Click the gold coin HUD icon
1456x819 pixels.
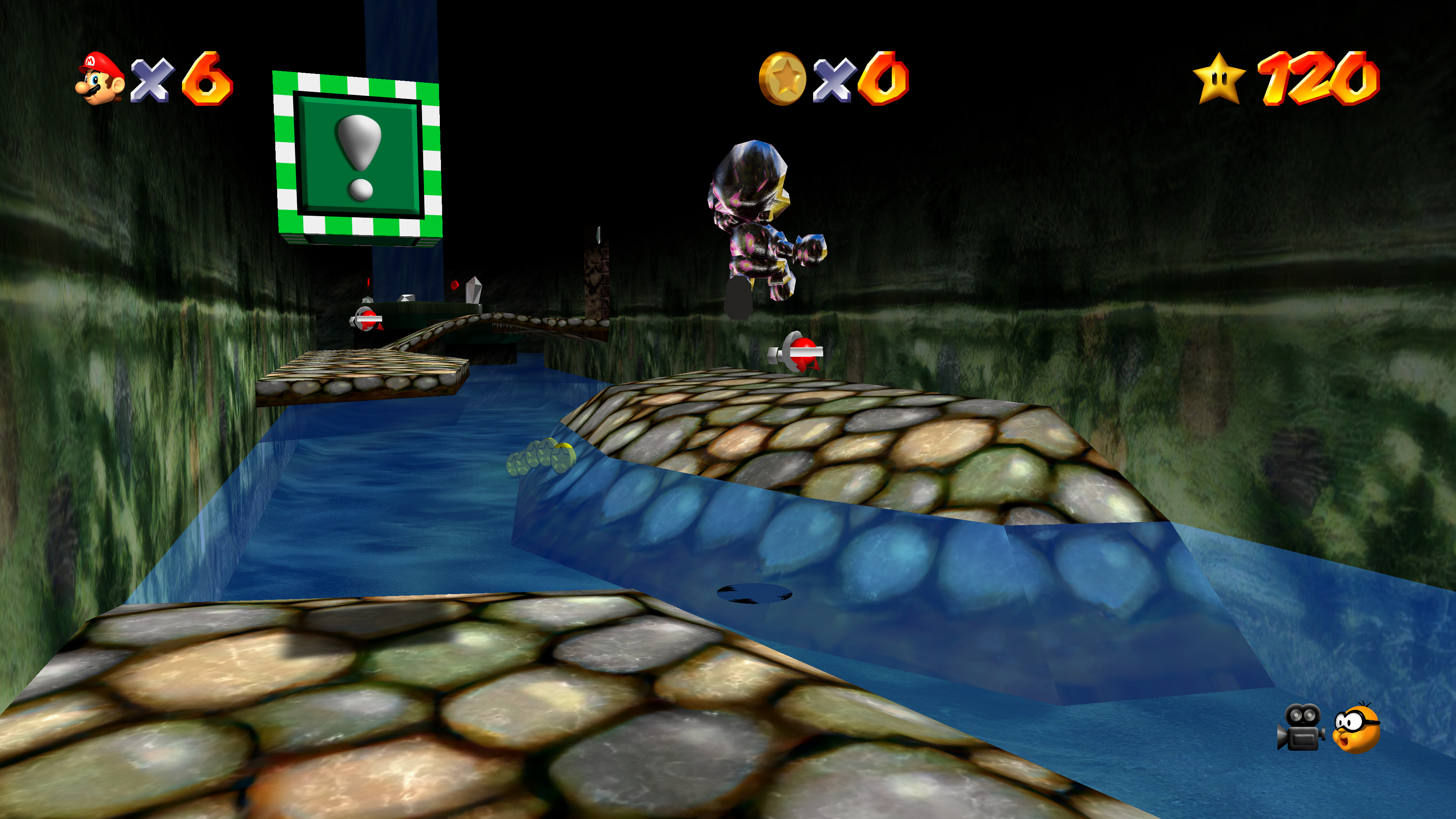point(782,78)
